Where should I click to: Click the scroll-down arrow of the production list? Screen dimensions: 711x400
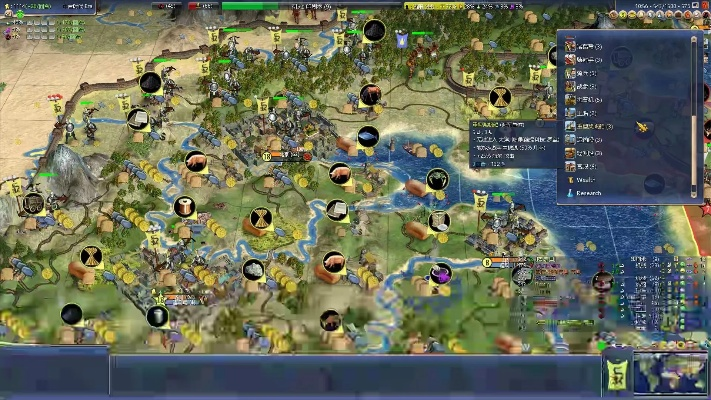694,193
